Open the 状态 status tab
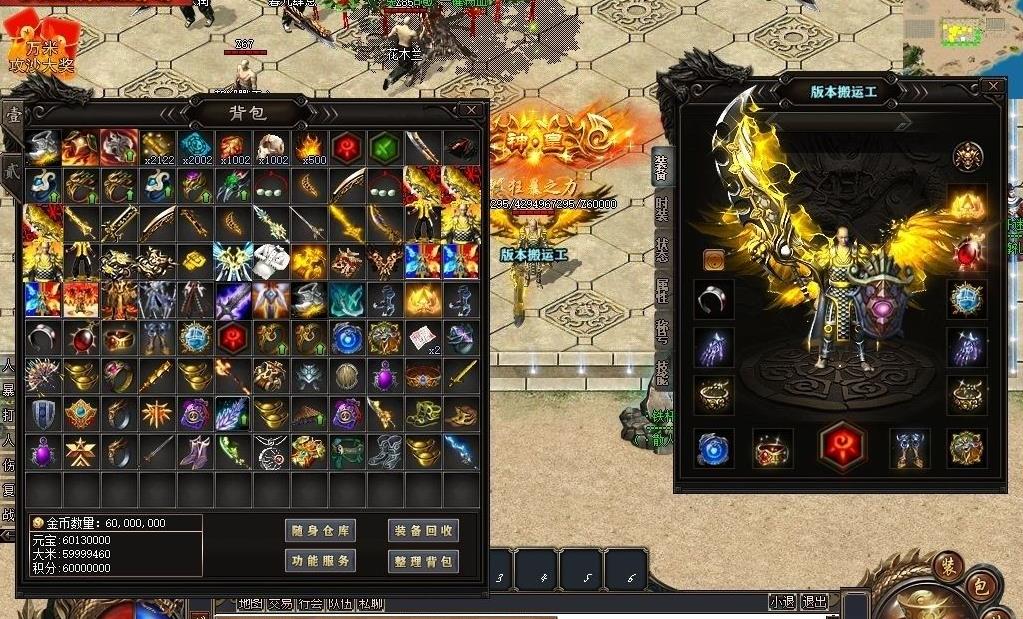The width and height of the screenshot is (1023, 619). coord(662,250)
